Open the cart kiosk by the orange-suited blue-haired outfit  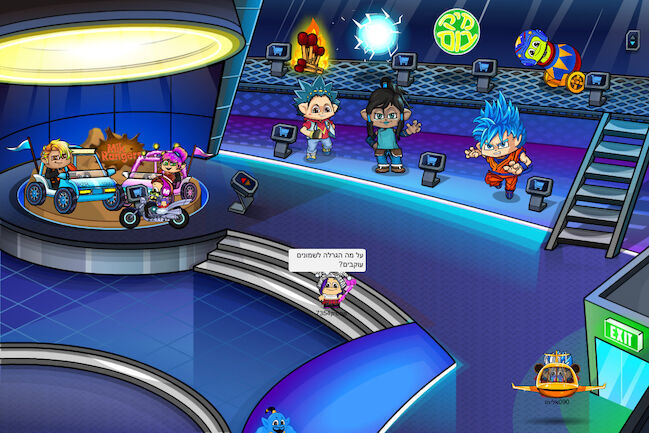[539, 186]
